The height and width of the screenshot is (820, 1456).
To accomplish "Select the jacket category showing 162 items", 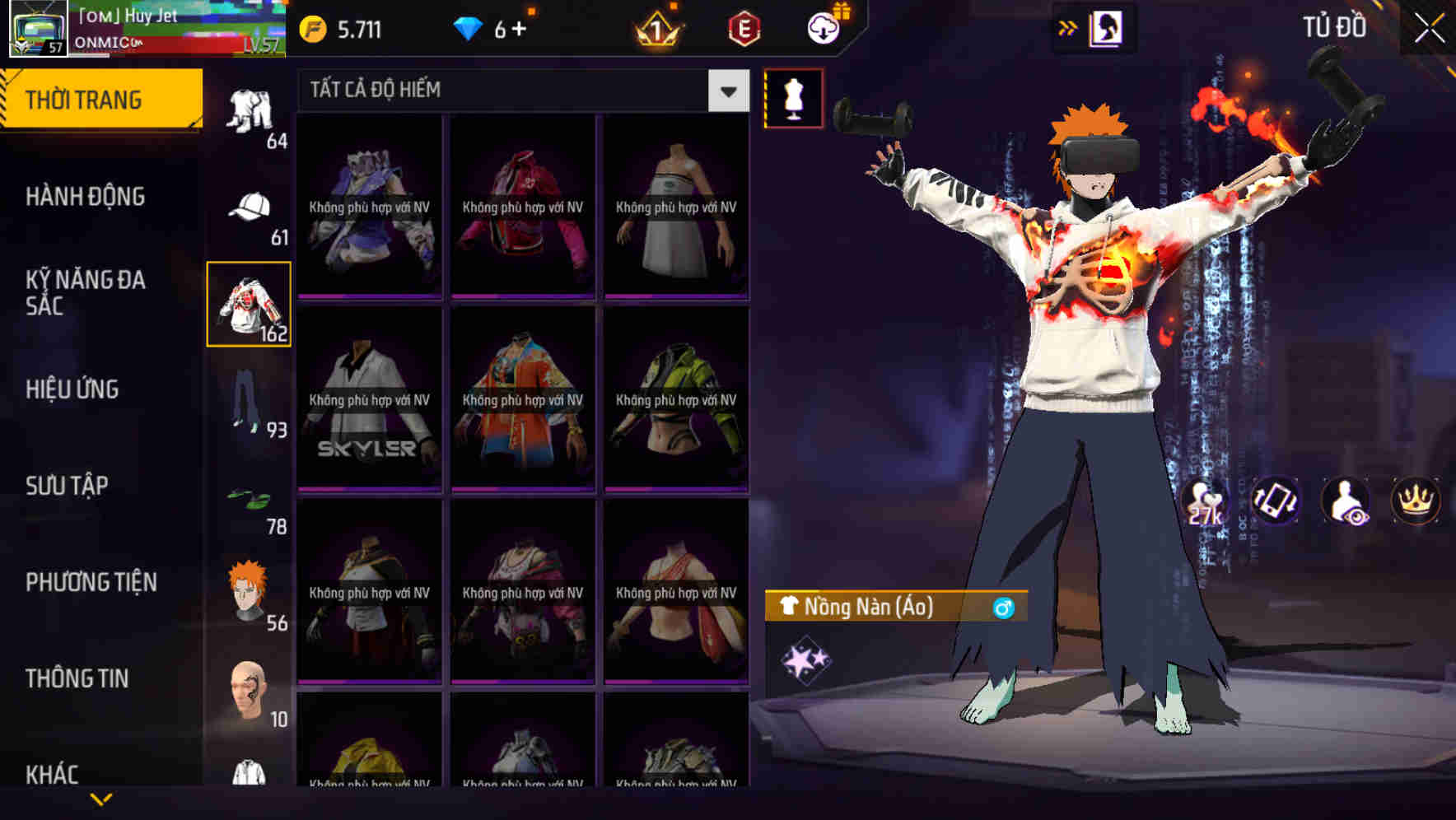I will (249, 306).
